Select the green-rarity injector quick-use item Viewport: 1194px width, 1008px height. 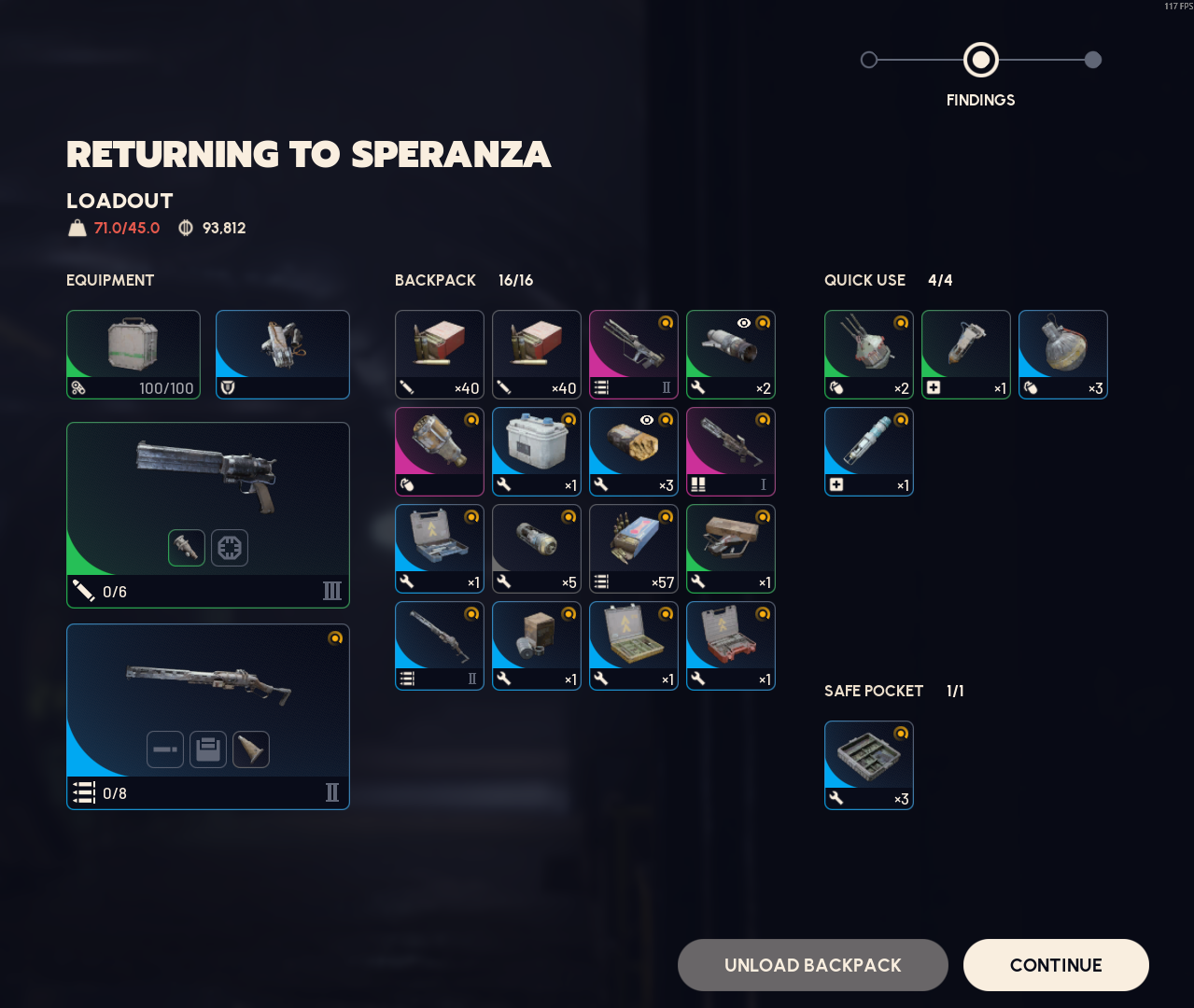966,355
